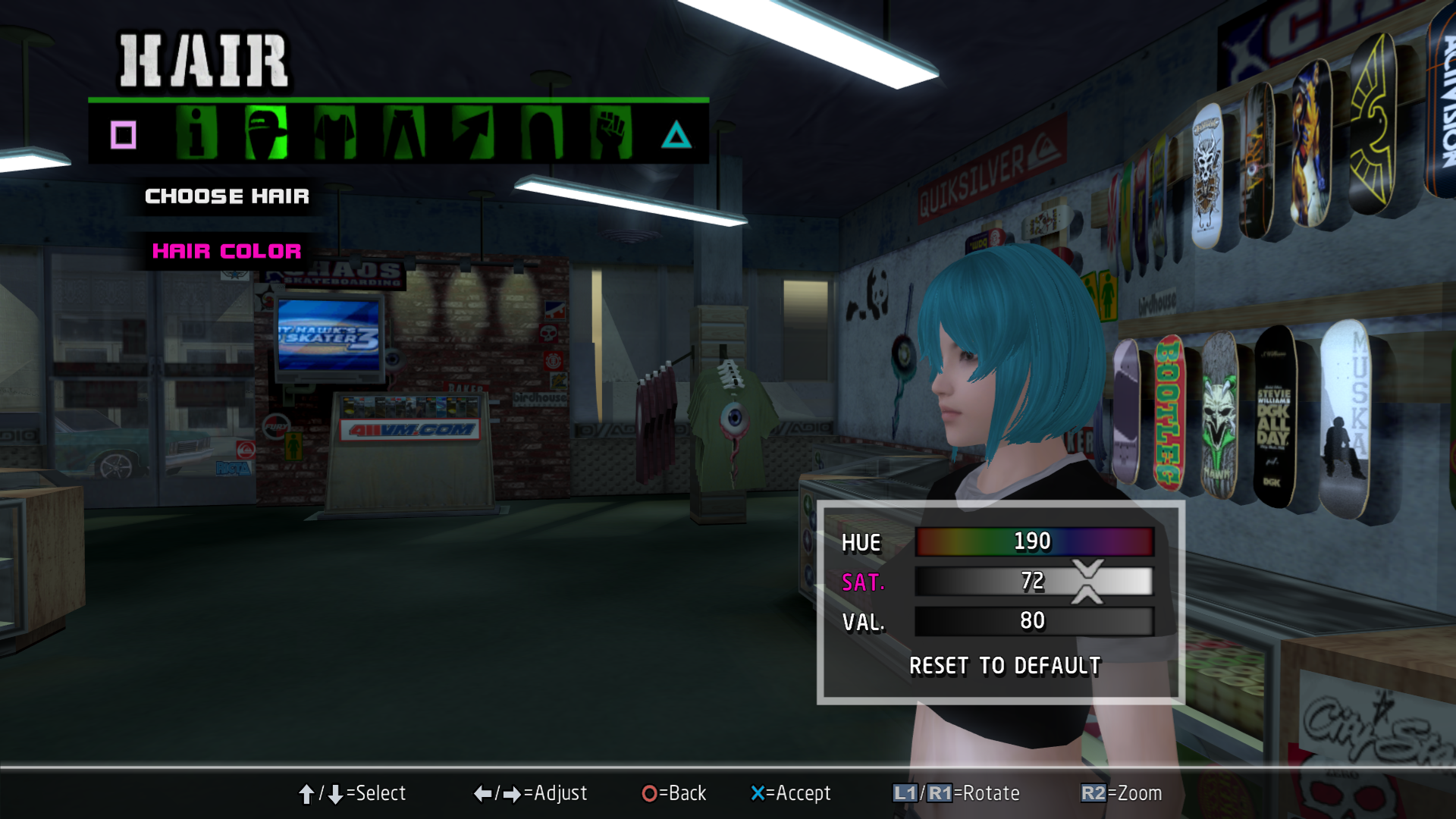Select the Hair Color menu entry

[227, 251]
